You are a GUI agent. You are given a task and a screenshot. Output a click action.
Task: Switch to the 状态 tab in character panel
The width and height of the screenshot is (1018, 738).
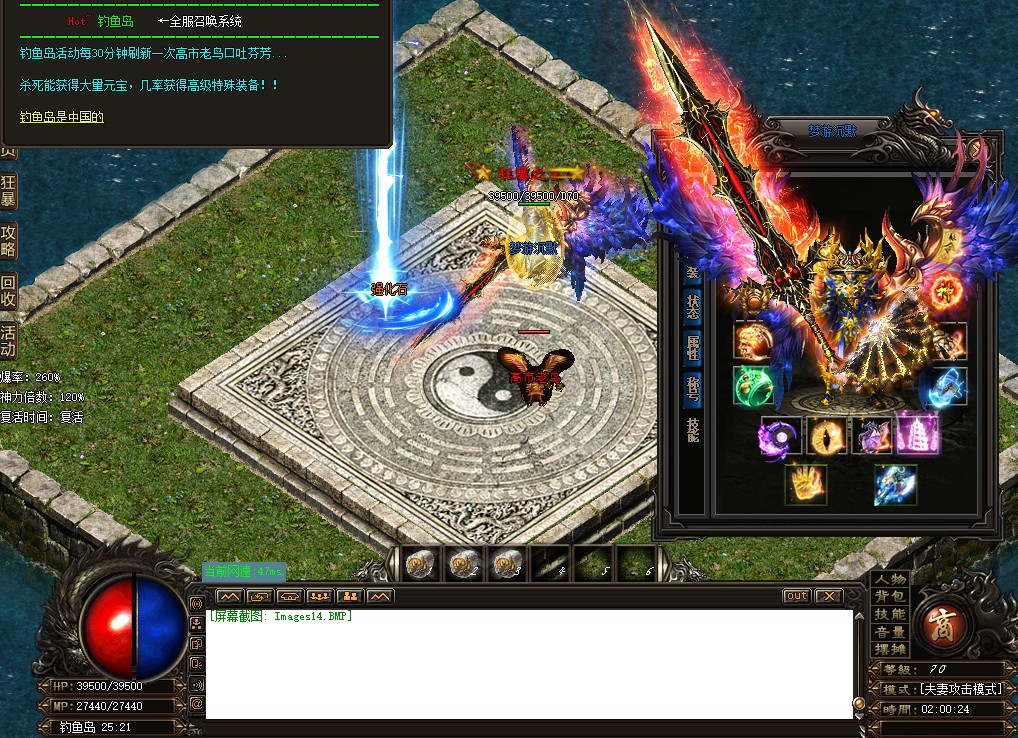click(x=692, y=307)
